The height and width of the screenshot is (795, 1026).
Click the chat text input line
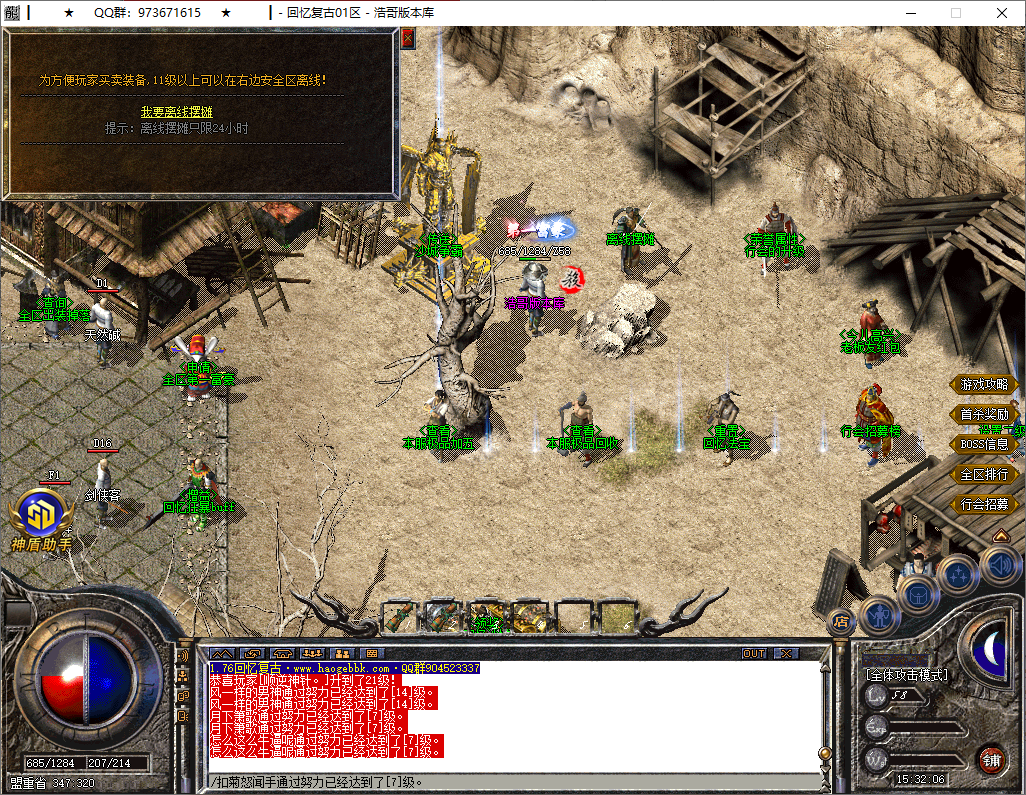coord(500,782)
